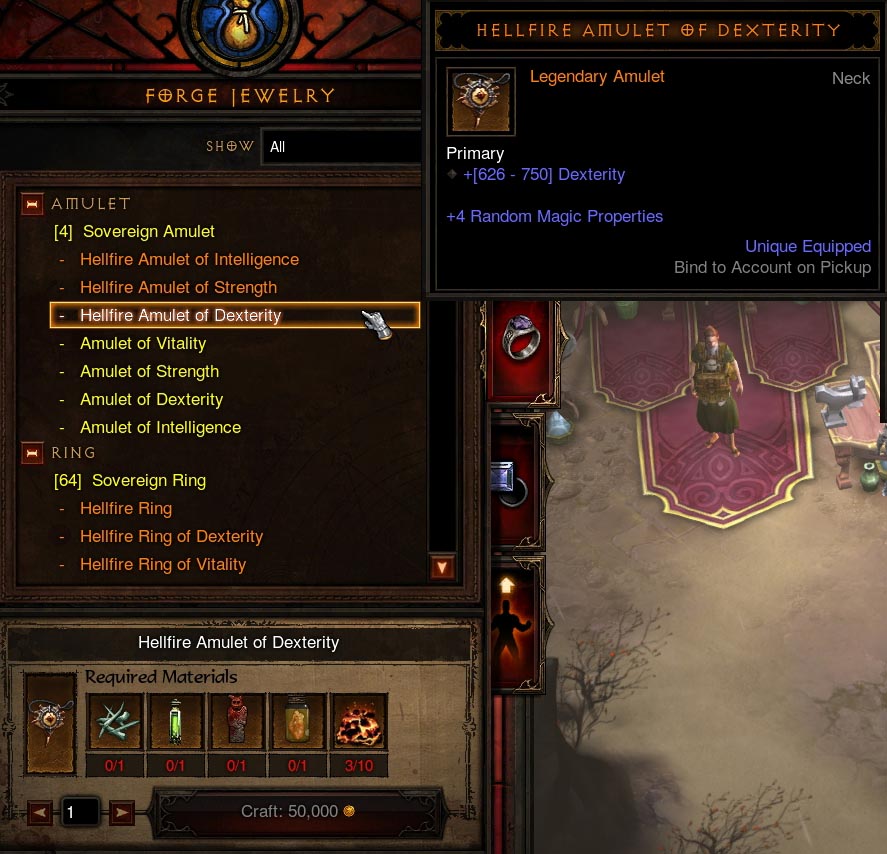The height and width of the screenshot is (854, 887).
Task: Select the Sovereign Ring recipe
Action: (148, 481)
